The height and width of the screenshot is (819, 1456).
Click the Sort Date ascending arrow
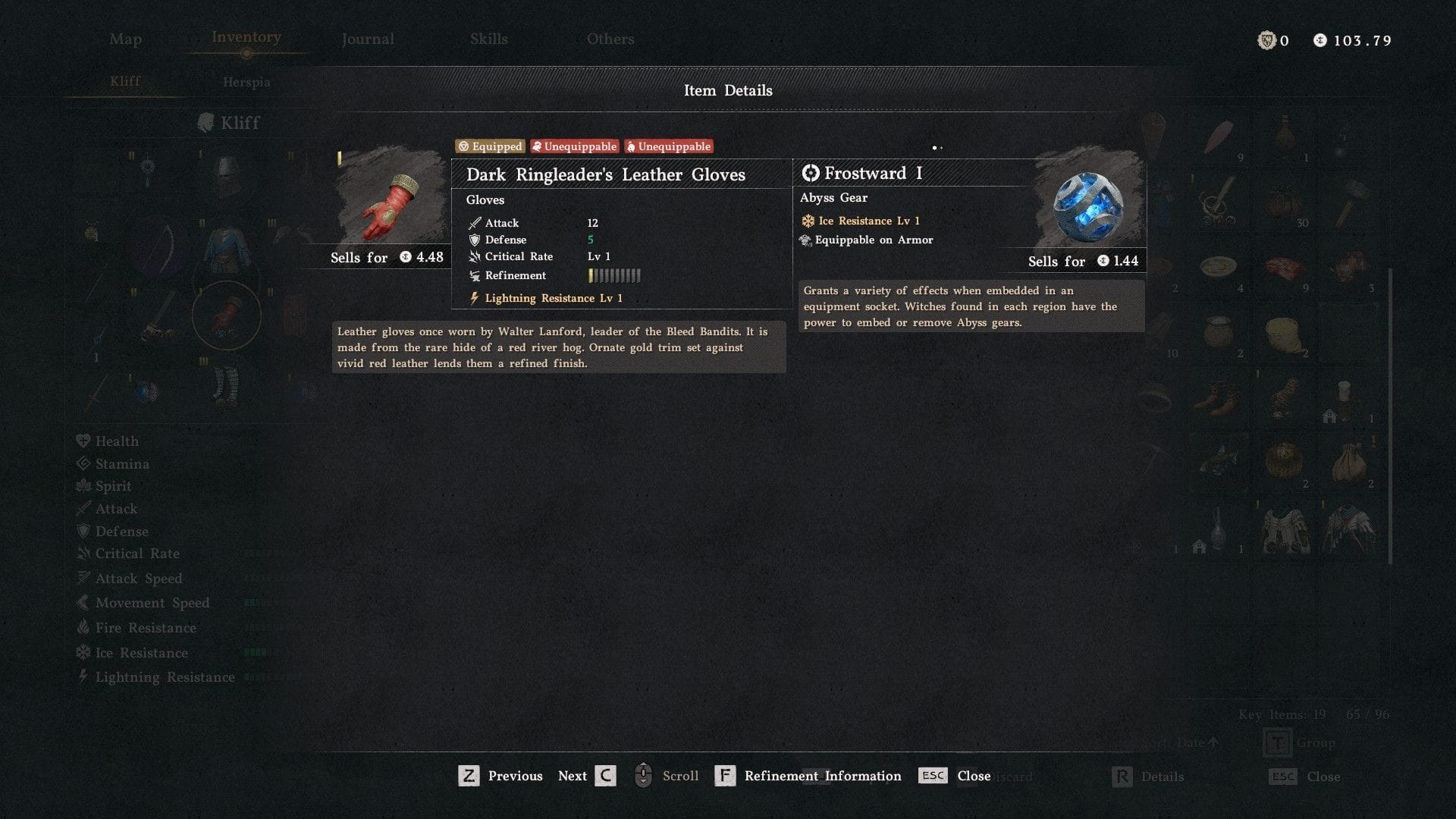[1214, 743]
